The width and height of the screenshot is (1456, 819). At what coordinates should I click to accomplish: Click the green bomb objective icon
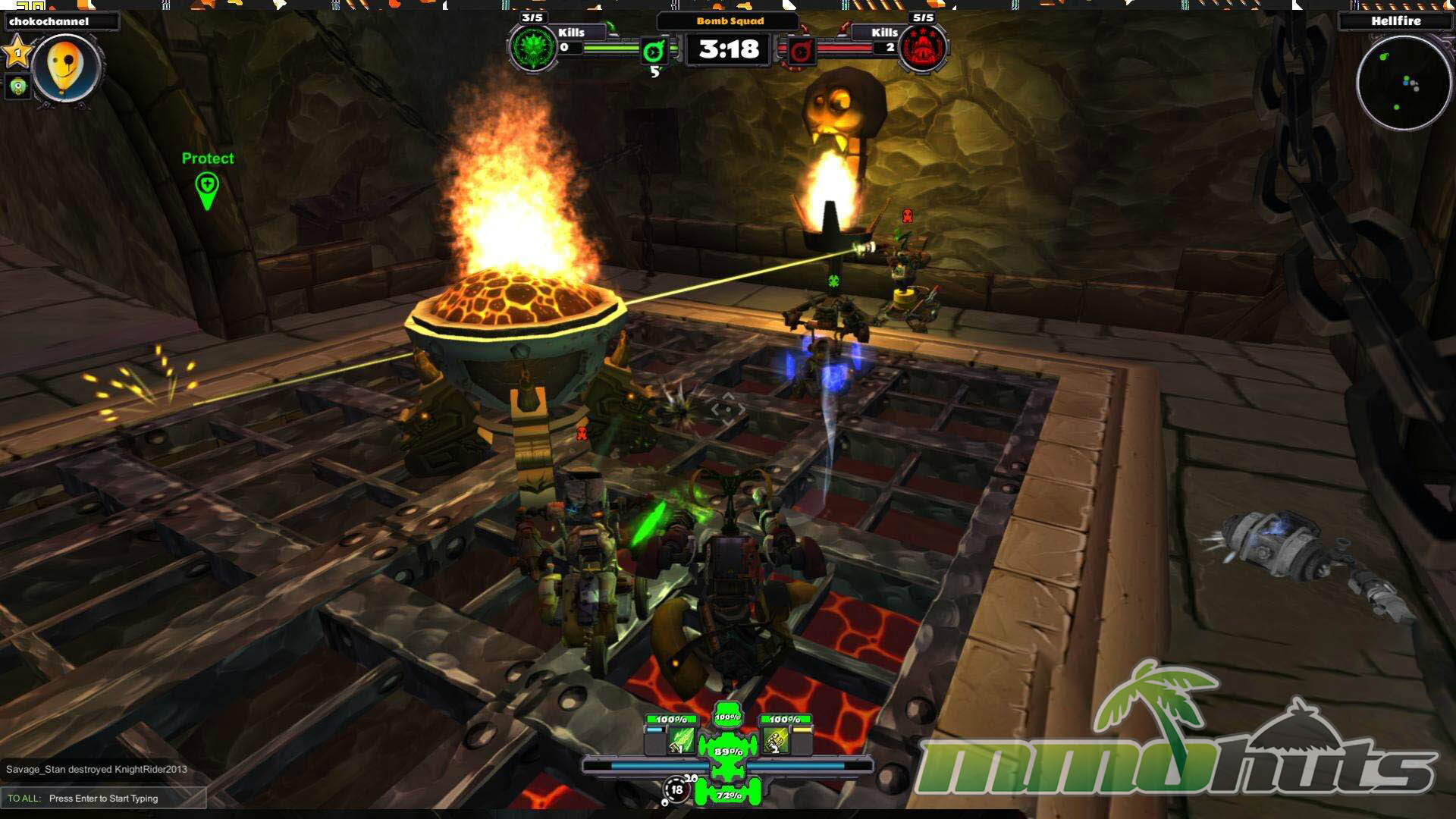tap(654, 51)
